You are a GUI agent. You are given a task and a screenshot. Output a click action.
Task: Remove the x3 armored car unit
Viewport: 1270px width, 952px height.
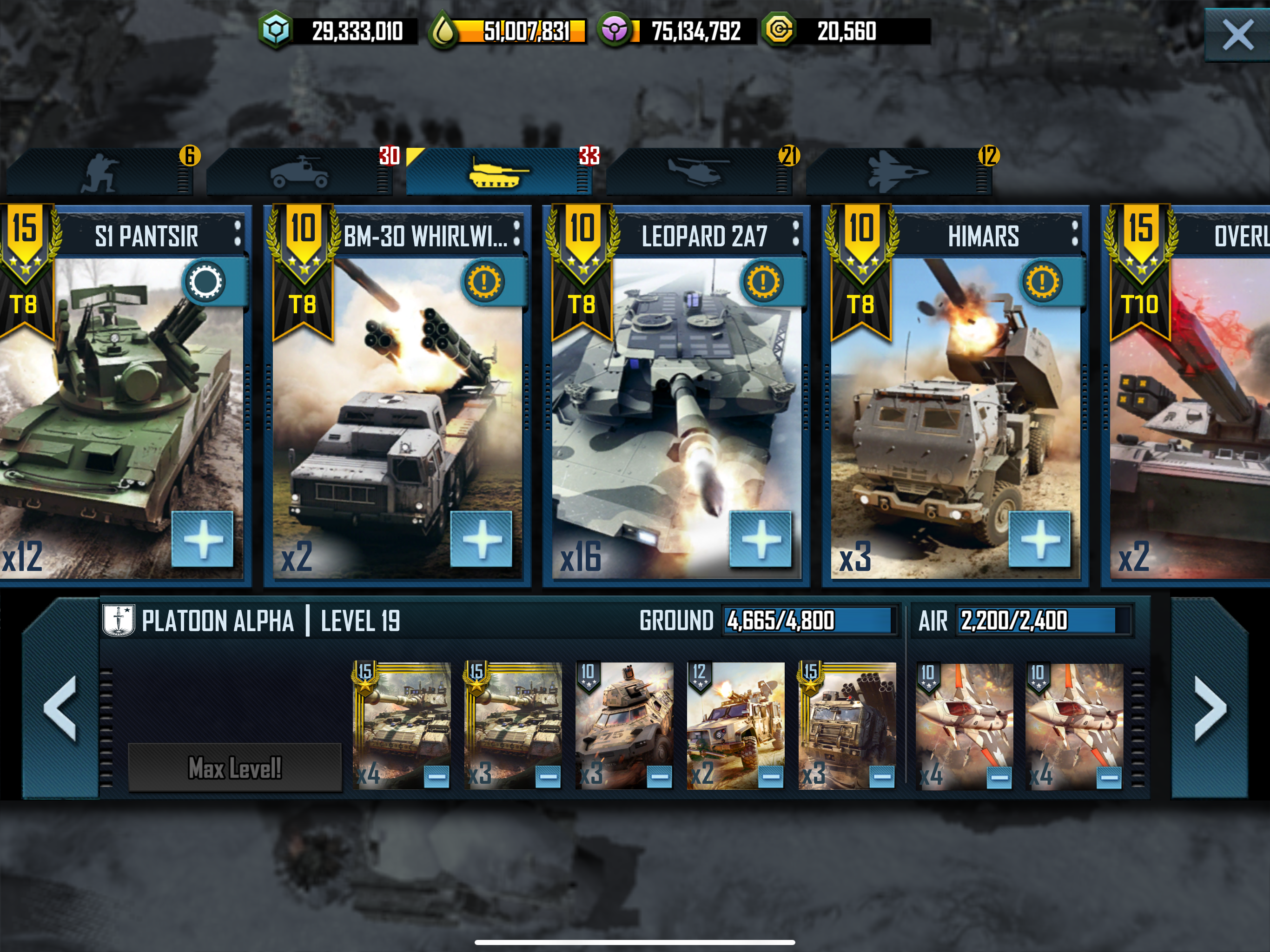[x=659, y=777]
